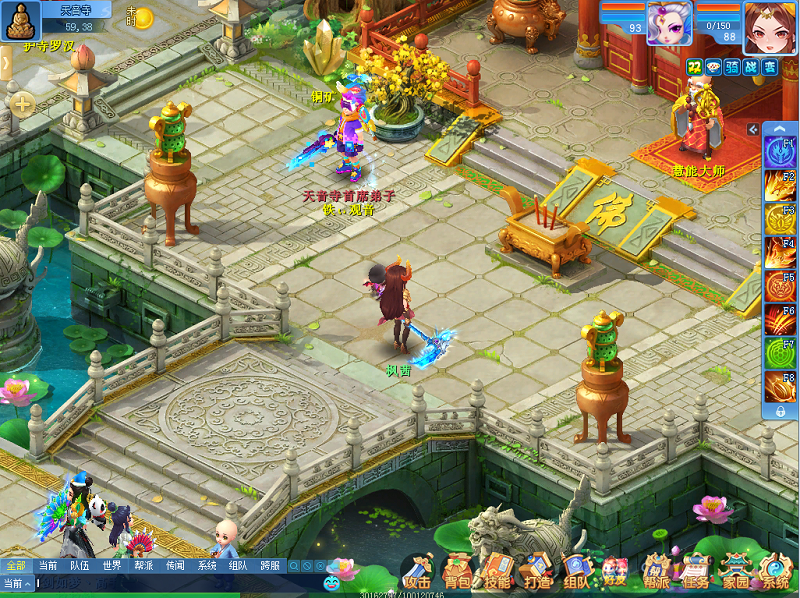Click the player character portrait

769,23
